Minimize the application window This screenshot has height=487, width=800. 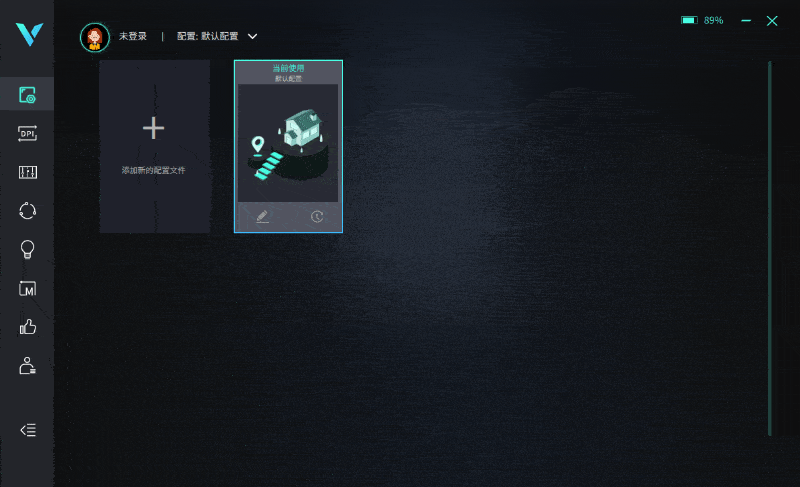tap(744, 20)
